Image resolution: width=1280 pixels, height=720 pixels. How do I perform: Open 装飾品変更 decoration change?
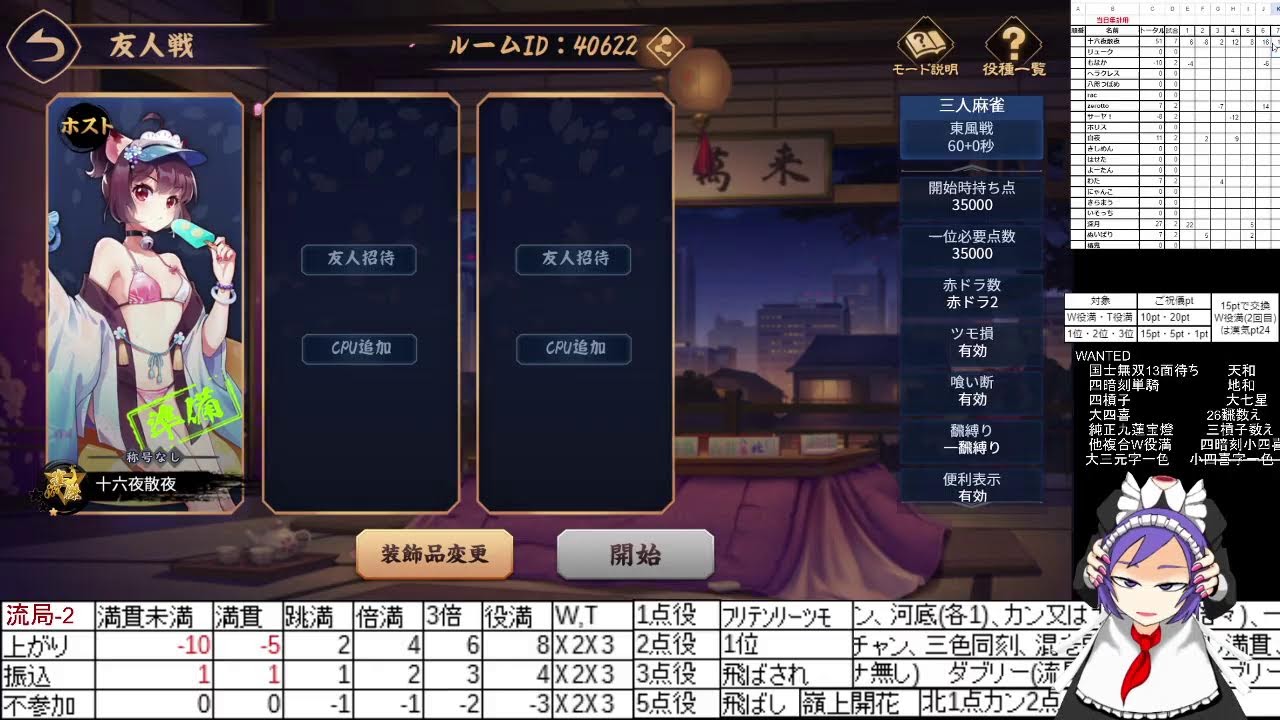[434, 552]
